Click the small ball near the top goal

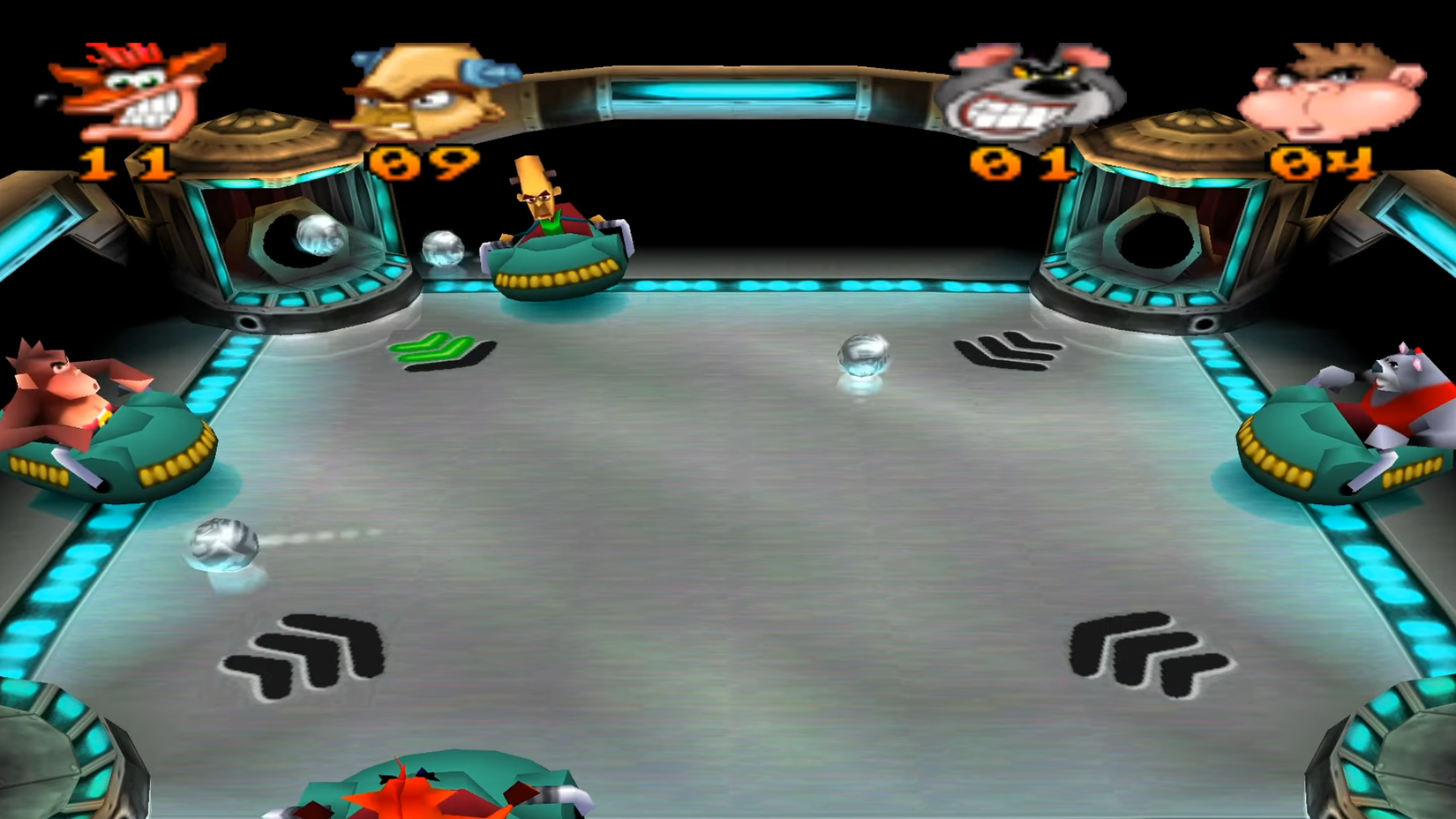point(441,248)
